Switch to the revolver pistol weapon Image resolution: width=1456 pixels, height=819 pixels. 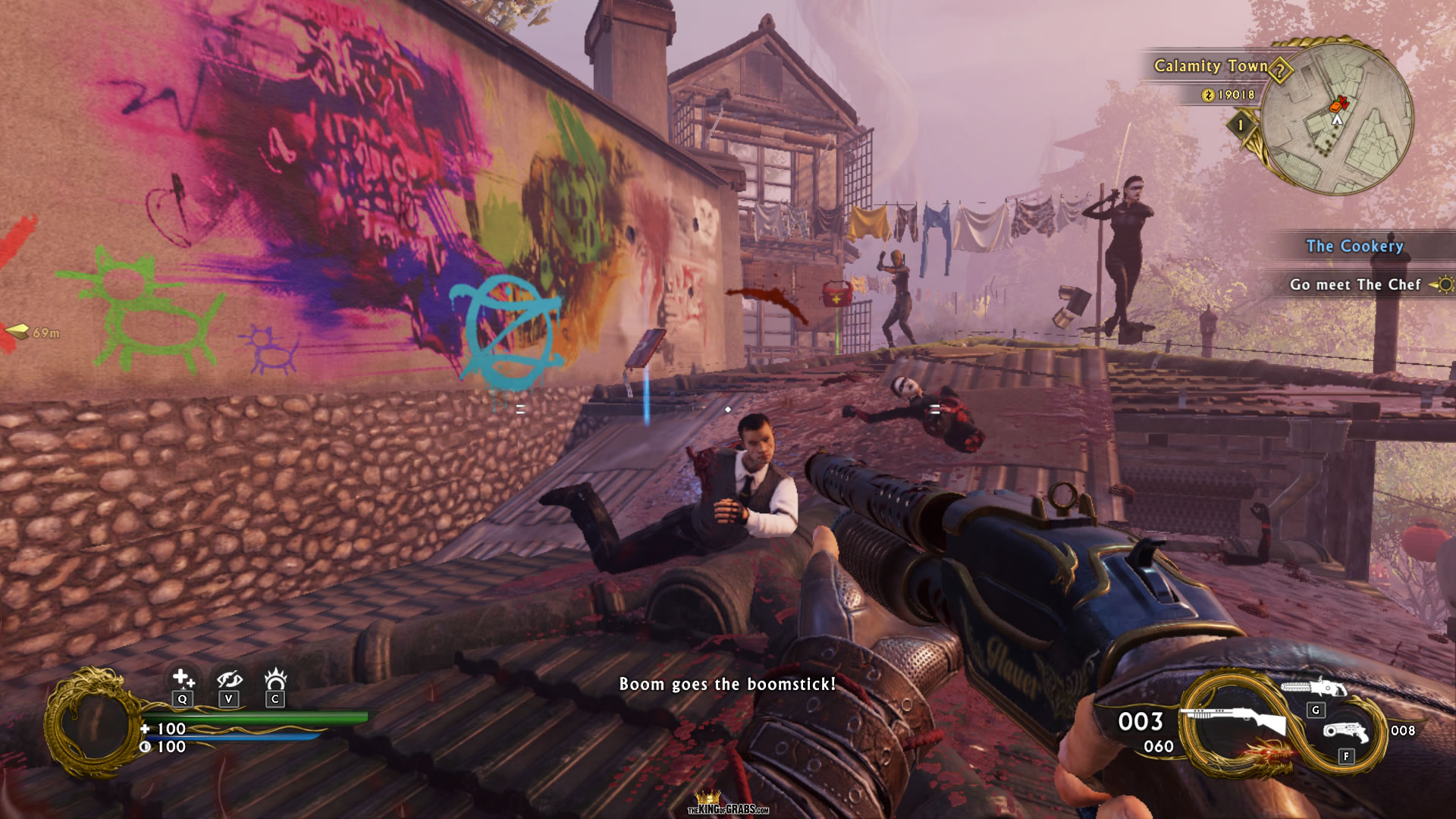1346,732
